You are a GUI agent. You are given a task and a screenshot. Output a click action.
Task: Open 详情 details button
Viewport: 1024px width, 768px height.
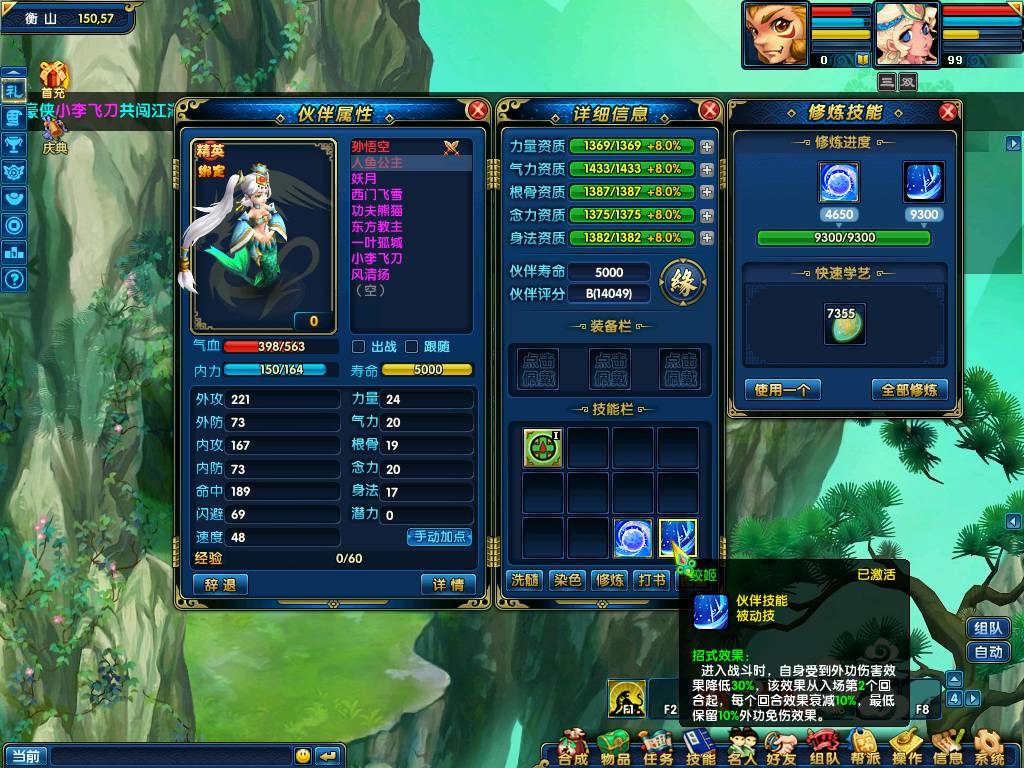448,585
